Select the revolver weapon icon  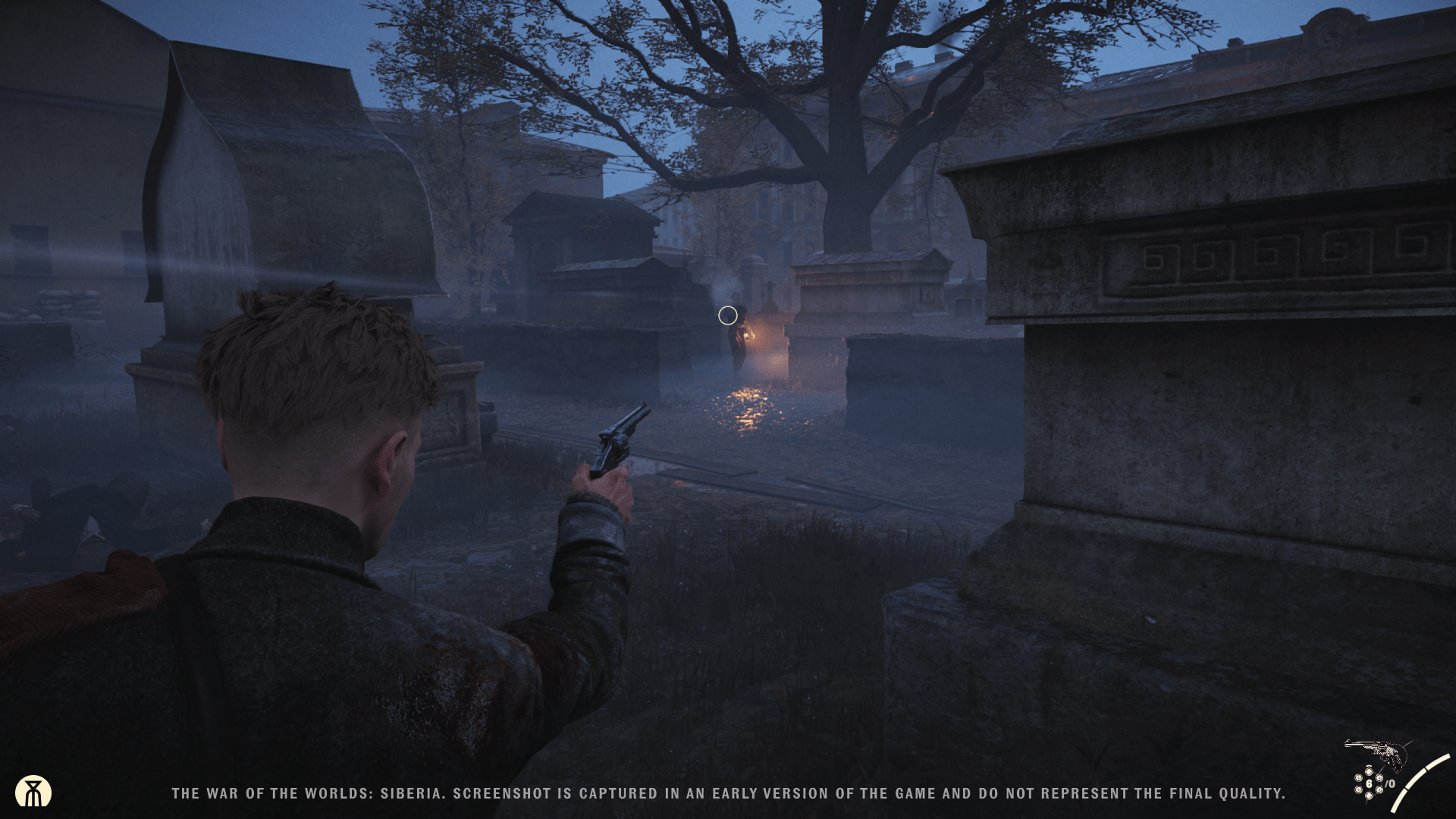pos(1376,753)
